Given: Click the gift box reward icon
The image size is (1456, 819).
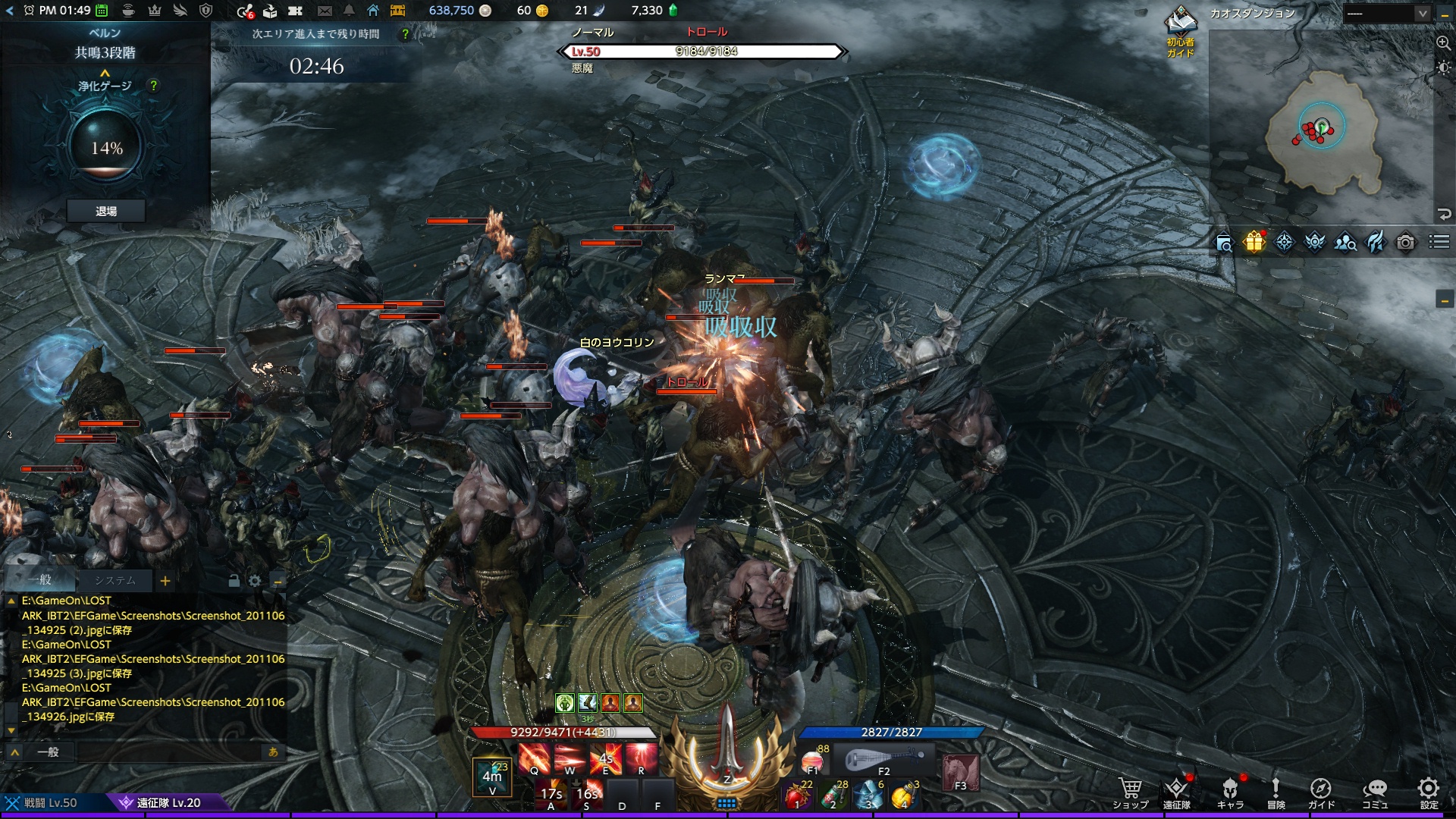Looking at the screenshot, I should [1254, 242].
